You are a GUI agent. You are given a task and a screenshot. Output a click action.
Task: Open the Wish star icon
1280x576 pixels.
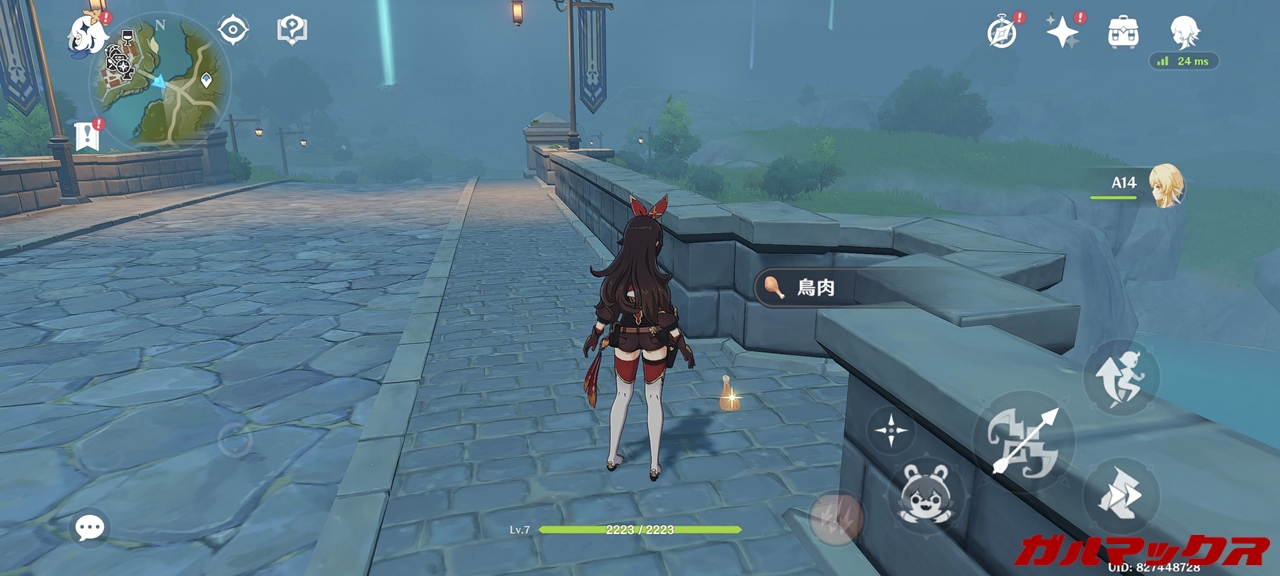point(1062,33)
